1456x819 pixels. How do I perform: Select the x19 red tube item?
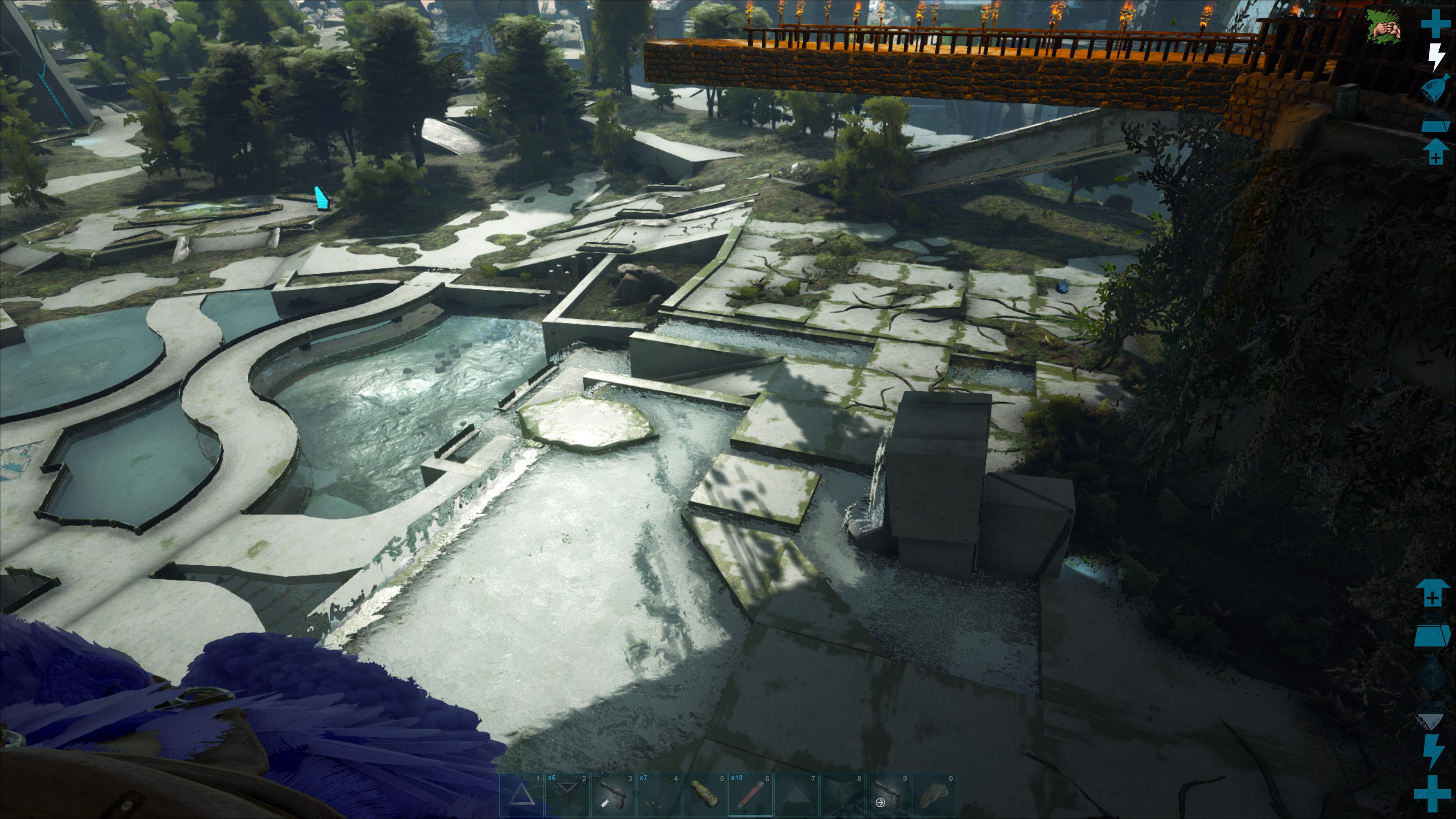click(x=751, y=795)
